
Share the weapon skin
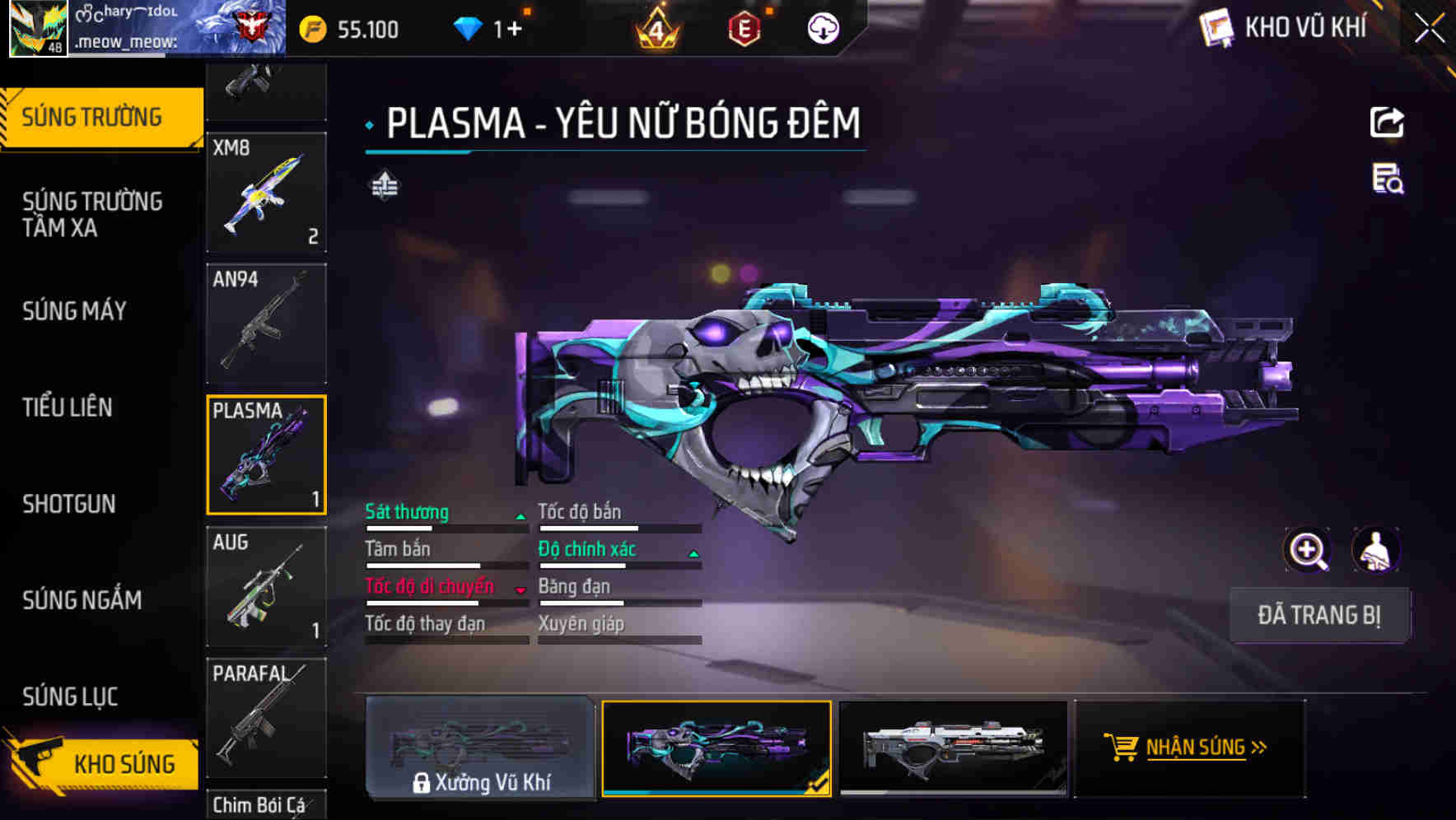point(1387,123)
